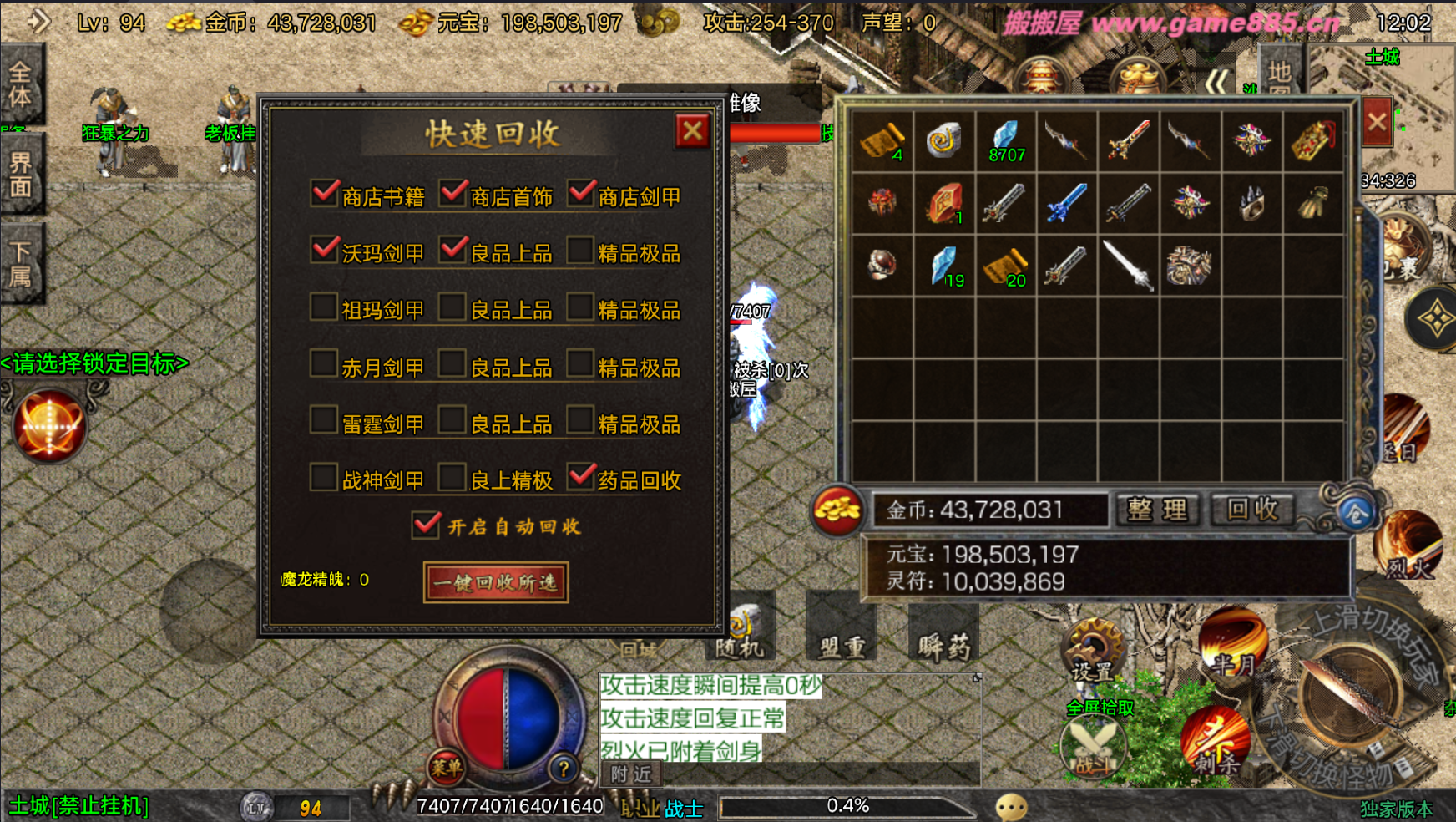Tick the 雷霆剑甲 checkbox
This screenshot has height=822, width=1456.
(x=324, y=421)
